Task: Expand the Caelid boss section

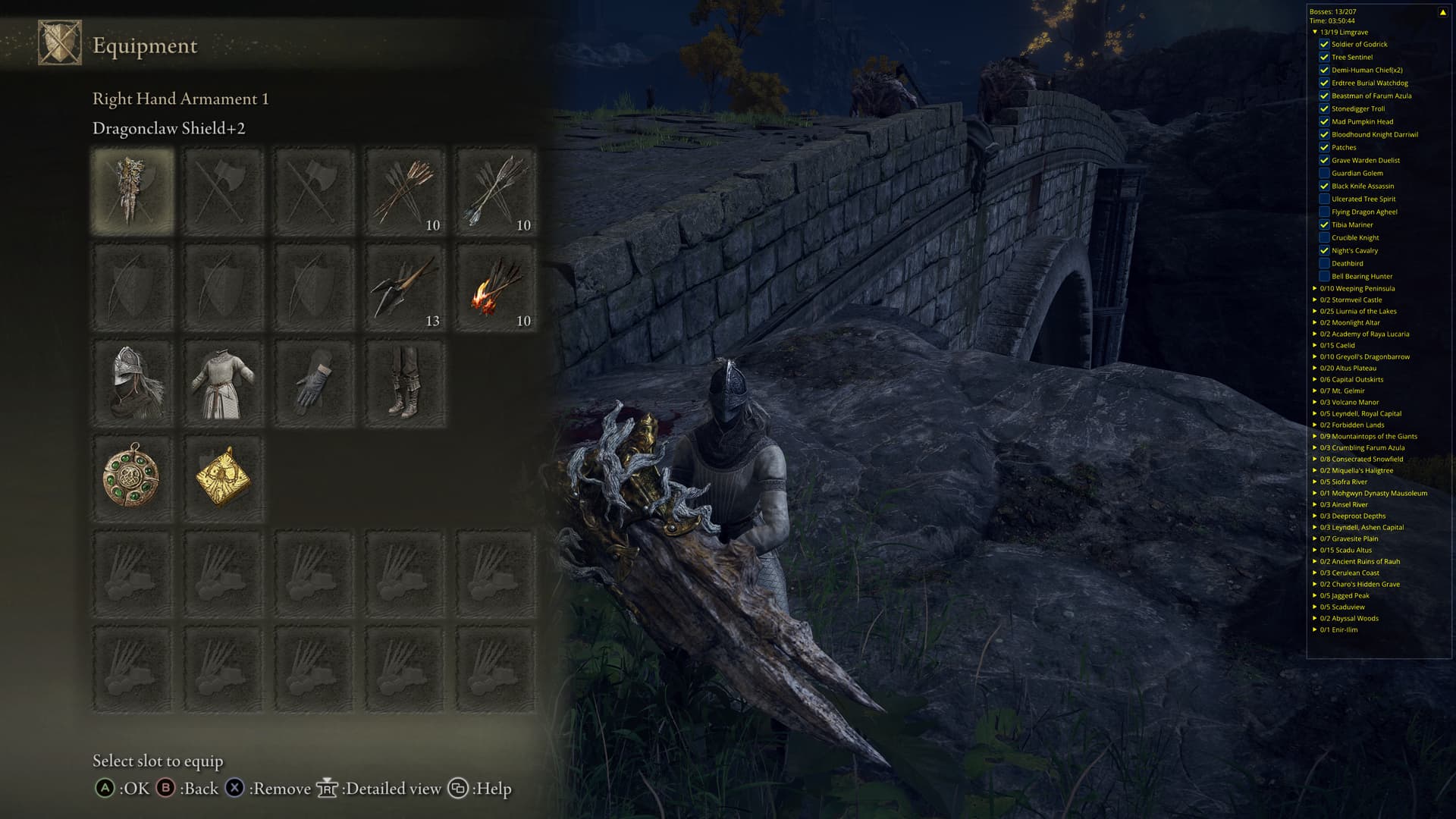Action: coord(1315,345)
